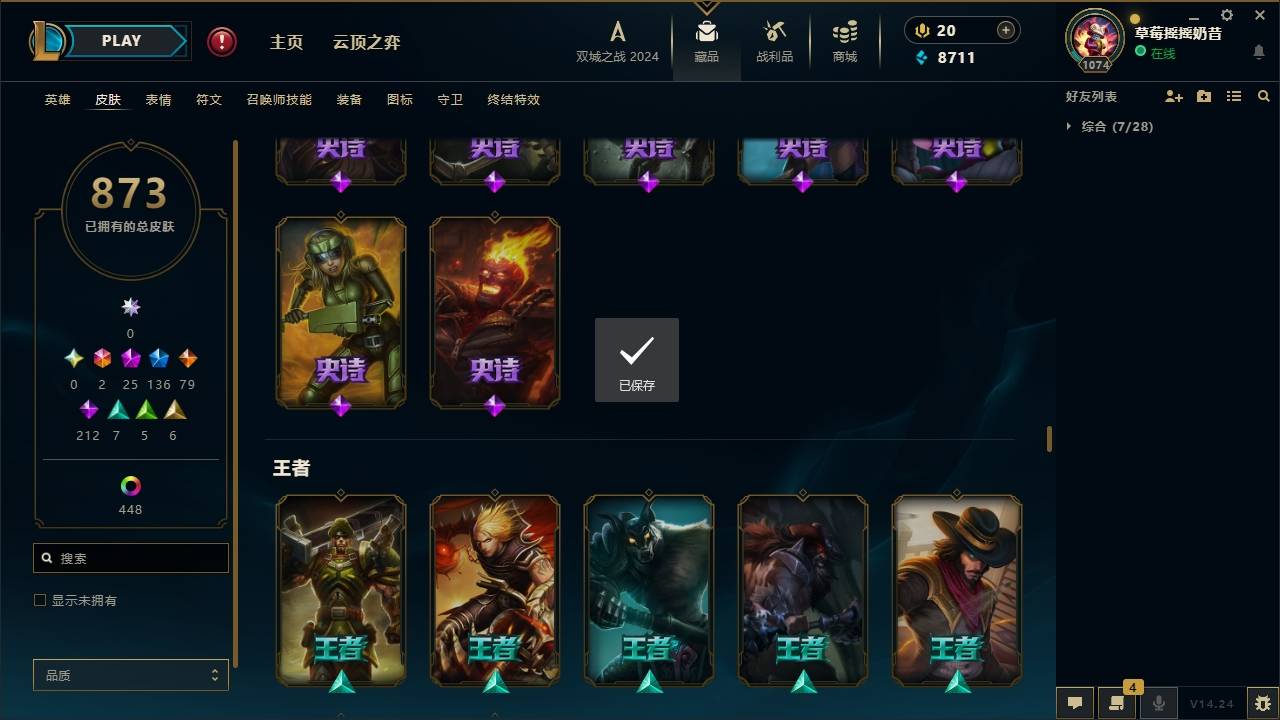Open the friend list view options icon
The image size is (1280, 720).
click(x=1233, y=96)
